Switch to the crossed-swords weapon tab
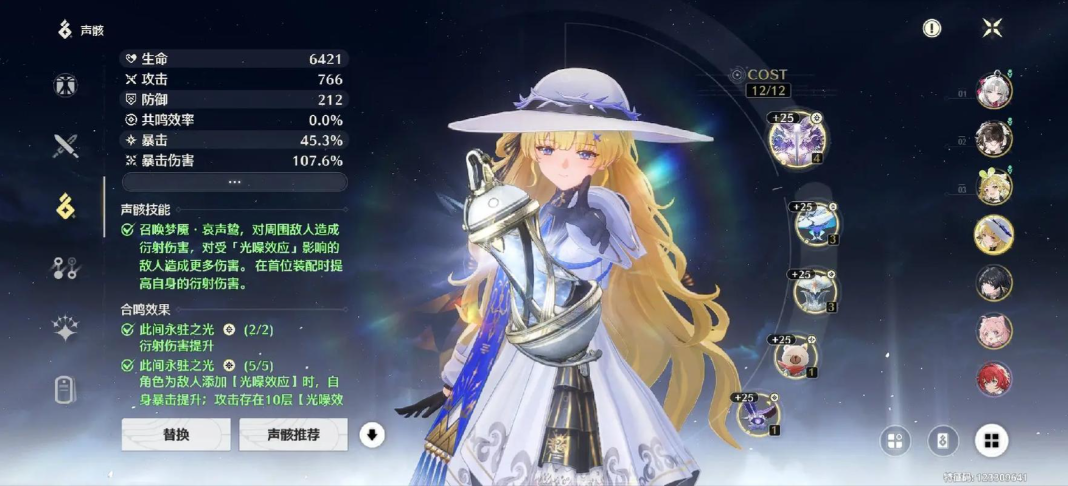Screen dimensions: 1068x486 [x=66, y=146]
